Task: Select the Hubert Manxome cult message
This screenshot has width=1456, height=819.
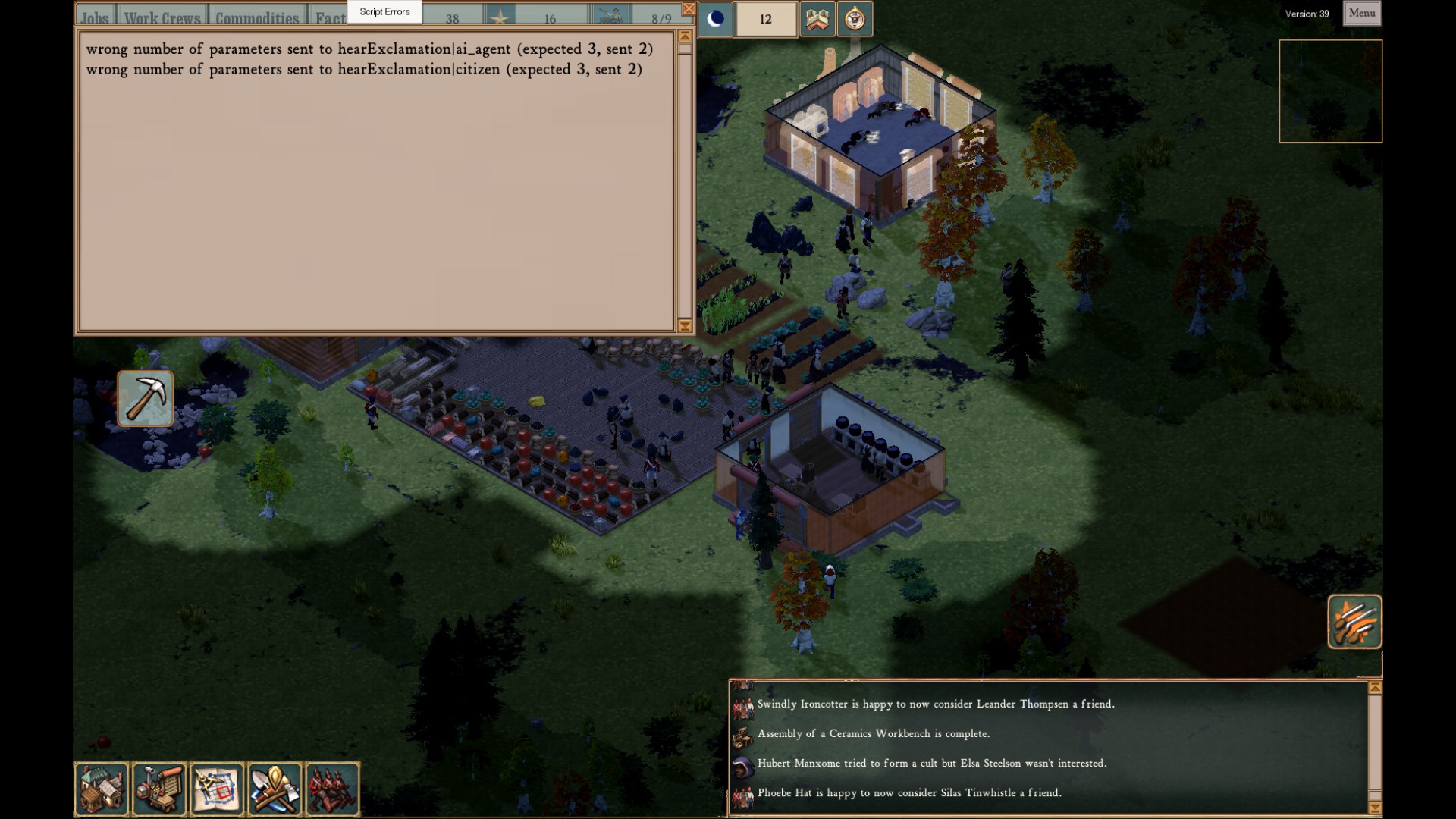Action: tap(931, 763)
